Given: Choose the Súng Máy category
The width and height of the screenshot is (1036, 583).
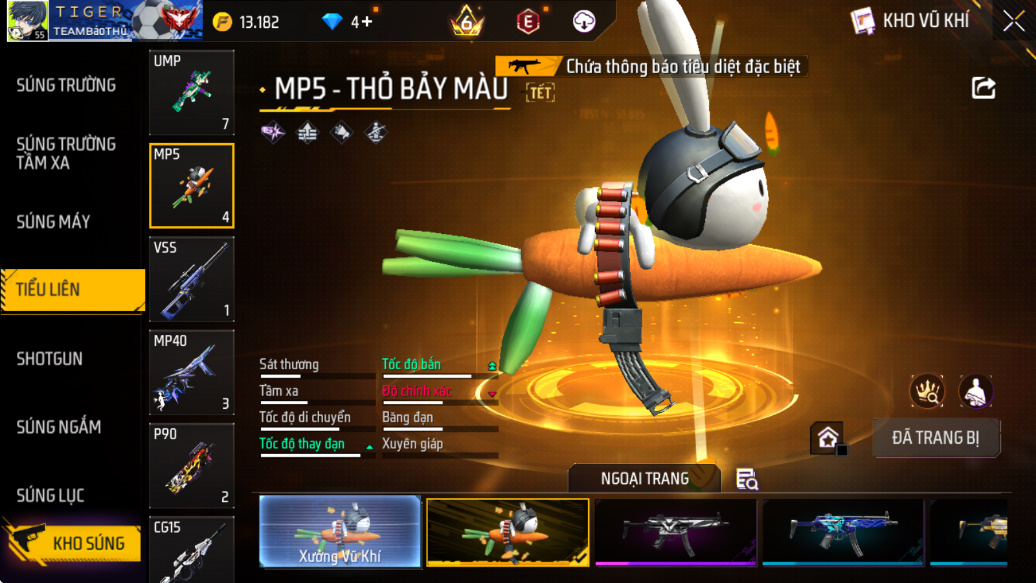Looking at the screenshot, I should 54,221.
